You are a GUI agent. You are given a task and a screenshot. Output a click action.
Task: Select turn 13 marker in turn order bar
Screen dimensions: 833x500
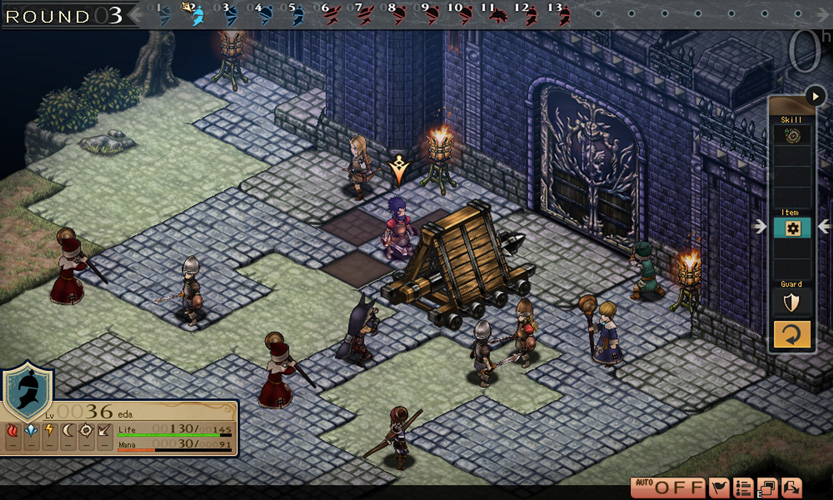tap(560, 14)
